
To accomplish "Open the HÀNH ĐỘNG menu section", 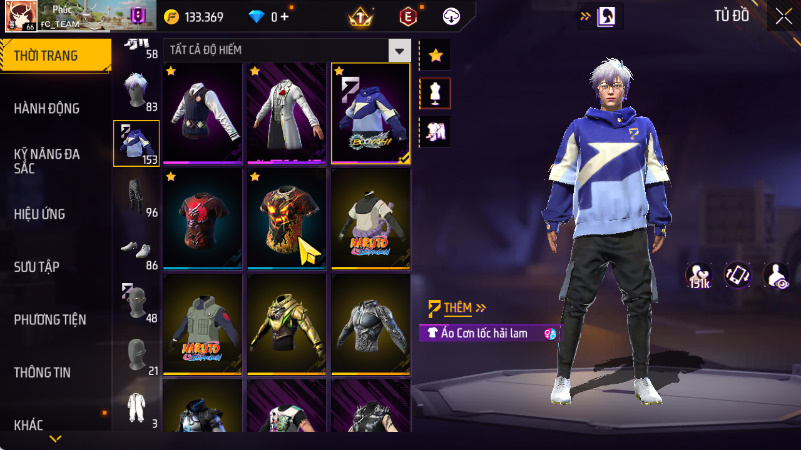I will coord(47,108).
